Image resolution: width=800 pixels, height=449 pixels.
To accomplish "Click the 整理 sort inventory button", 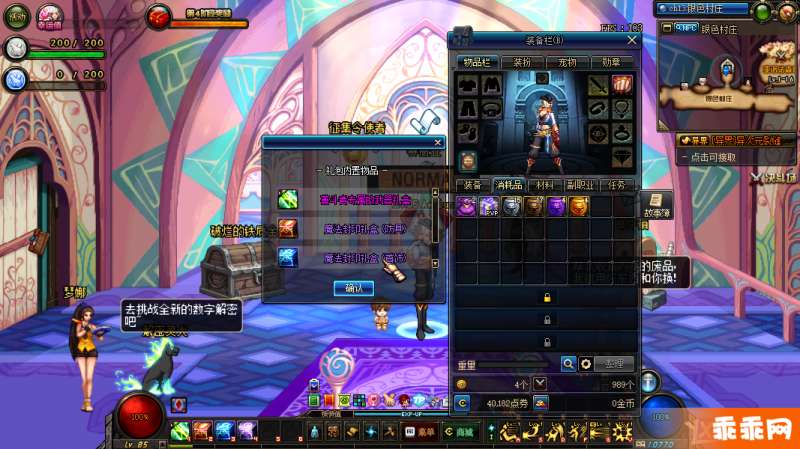I will (x=614, y=364).
